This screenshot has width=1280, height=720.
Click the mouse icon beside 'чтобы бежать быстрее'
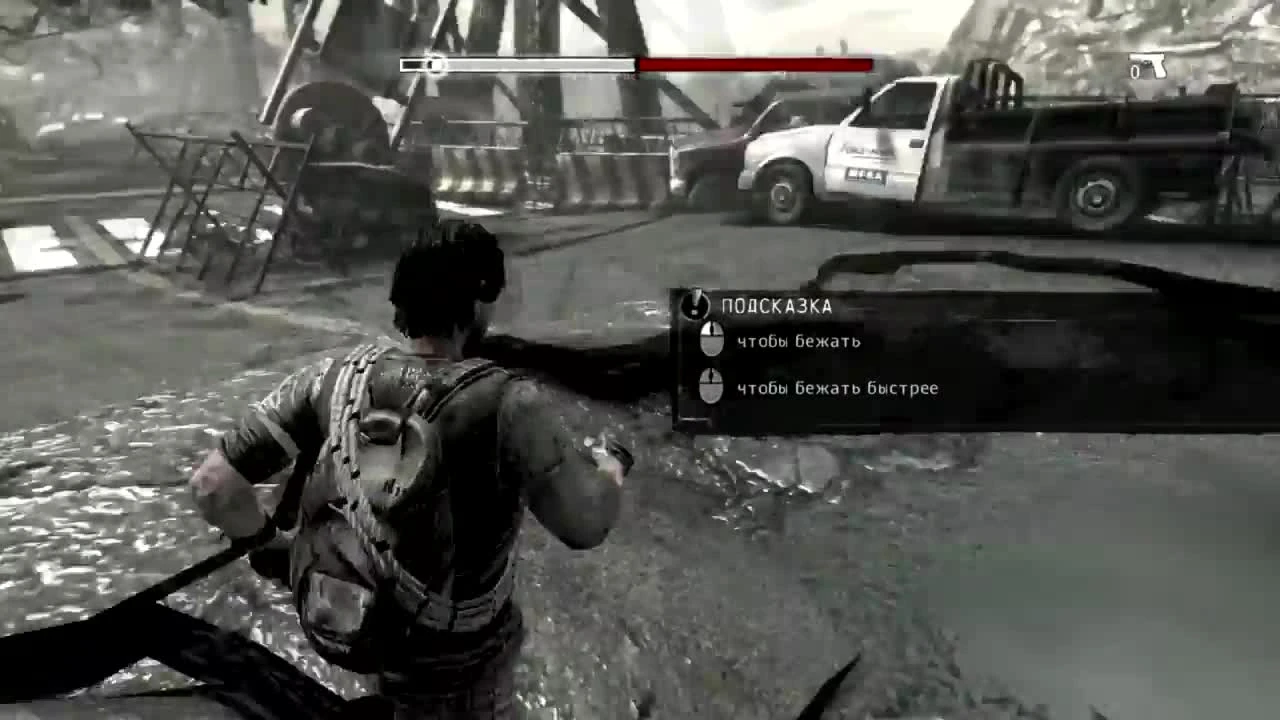click(x=713, y=388)
